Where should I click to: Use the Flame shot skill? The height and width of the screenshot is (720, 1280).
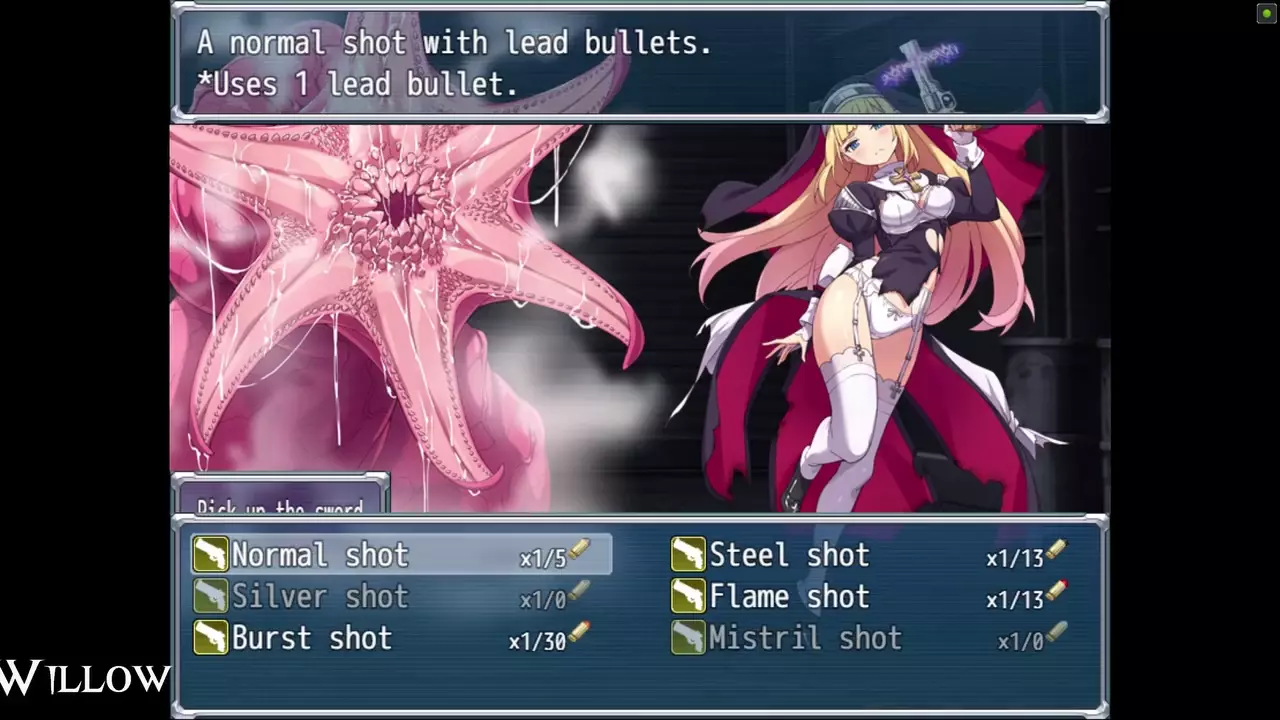(789, 597)
